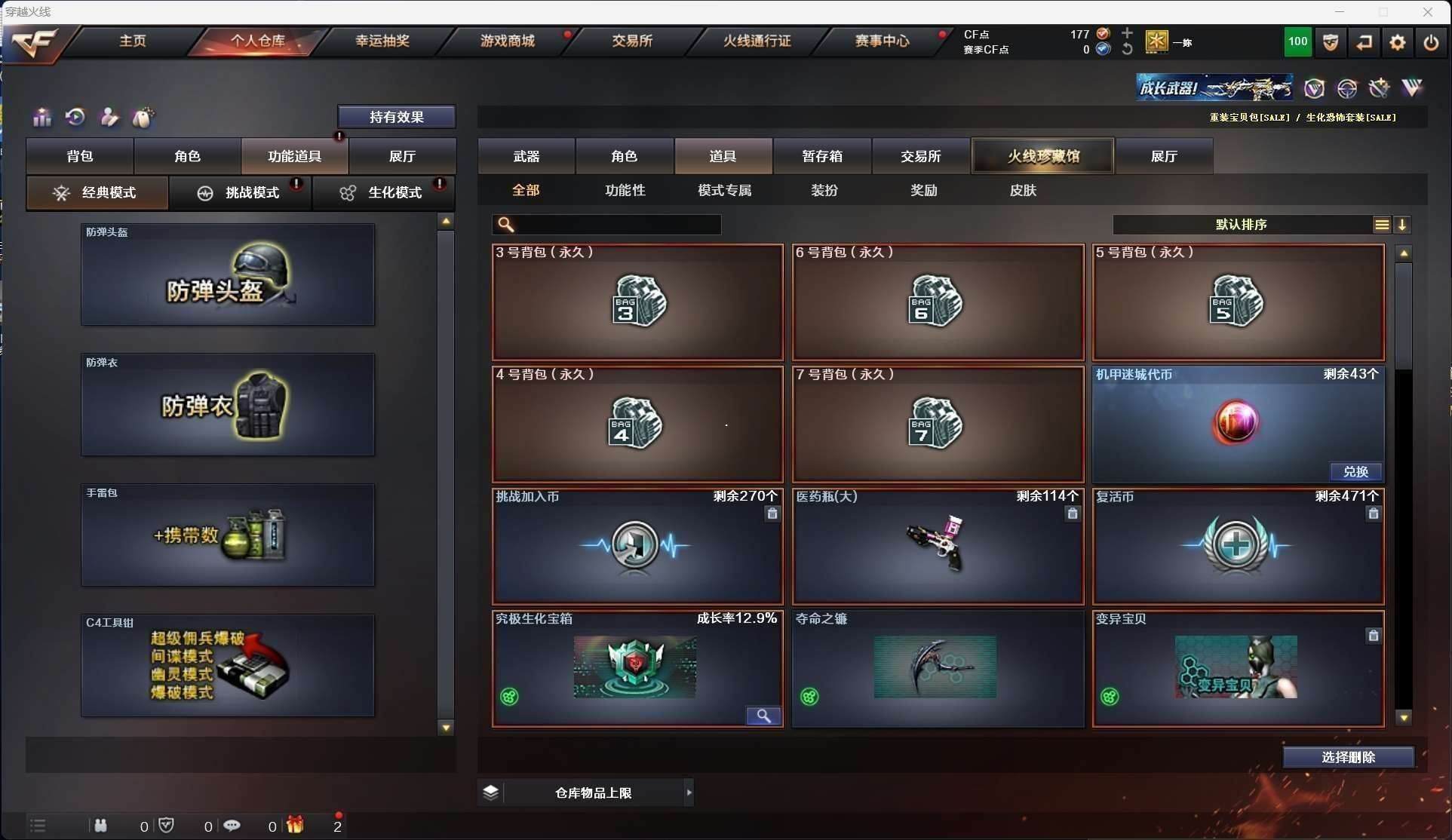Viewport: 1452px width, 840px height.
Task: Select the 挑战模式 mode tab
Action: (240, 193)
